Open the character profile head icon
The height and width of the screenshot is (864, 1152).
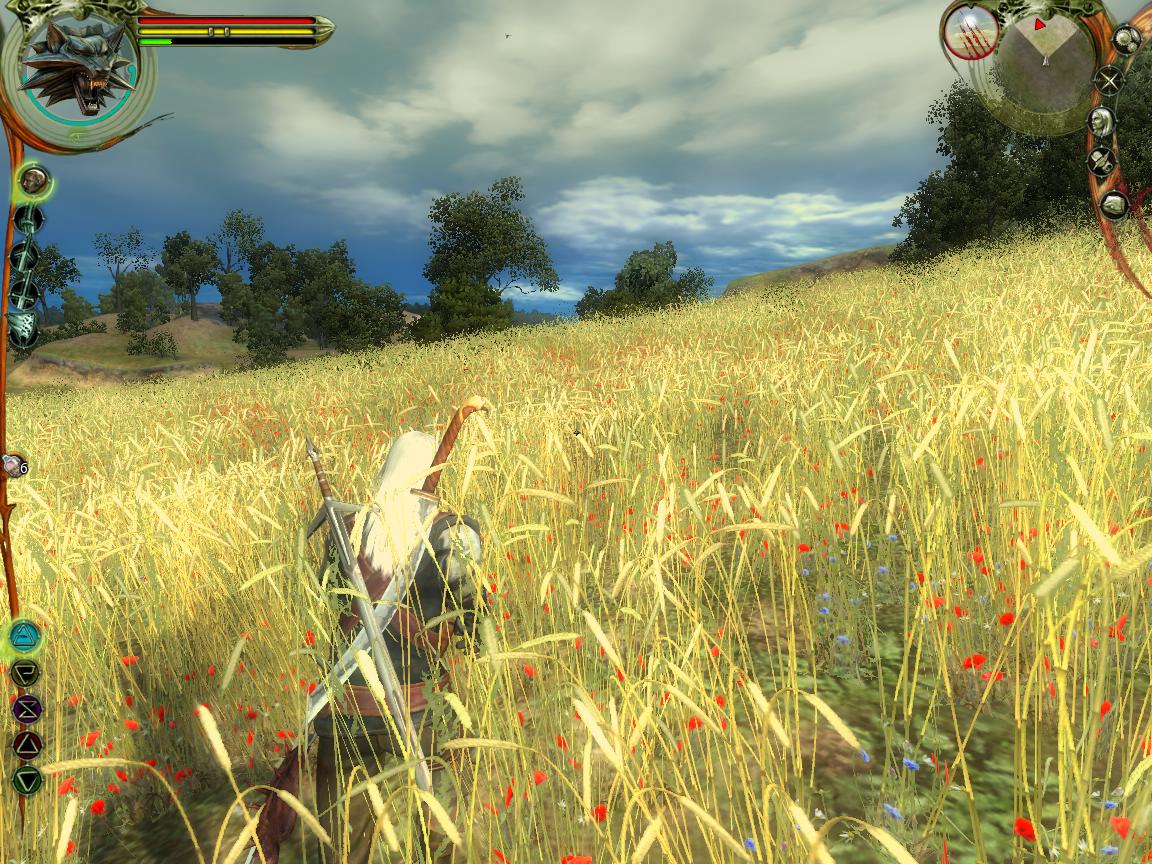tap(1102, 122)
